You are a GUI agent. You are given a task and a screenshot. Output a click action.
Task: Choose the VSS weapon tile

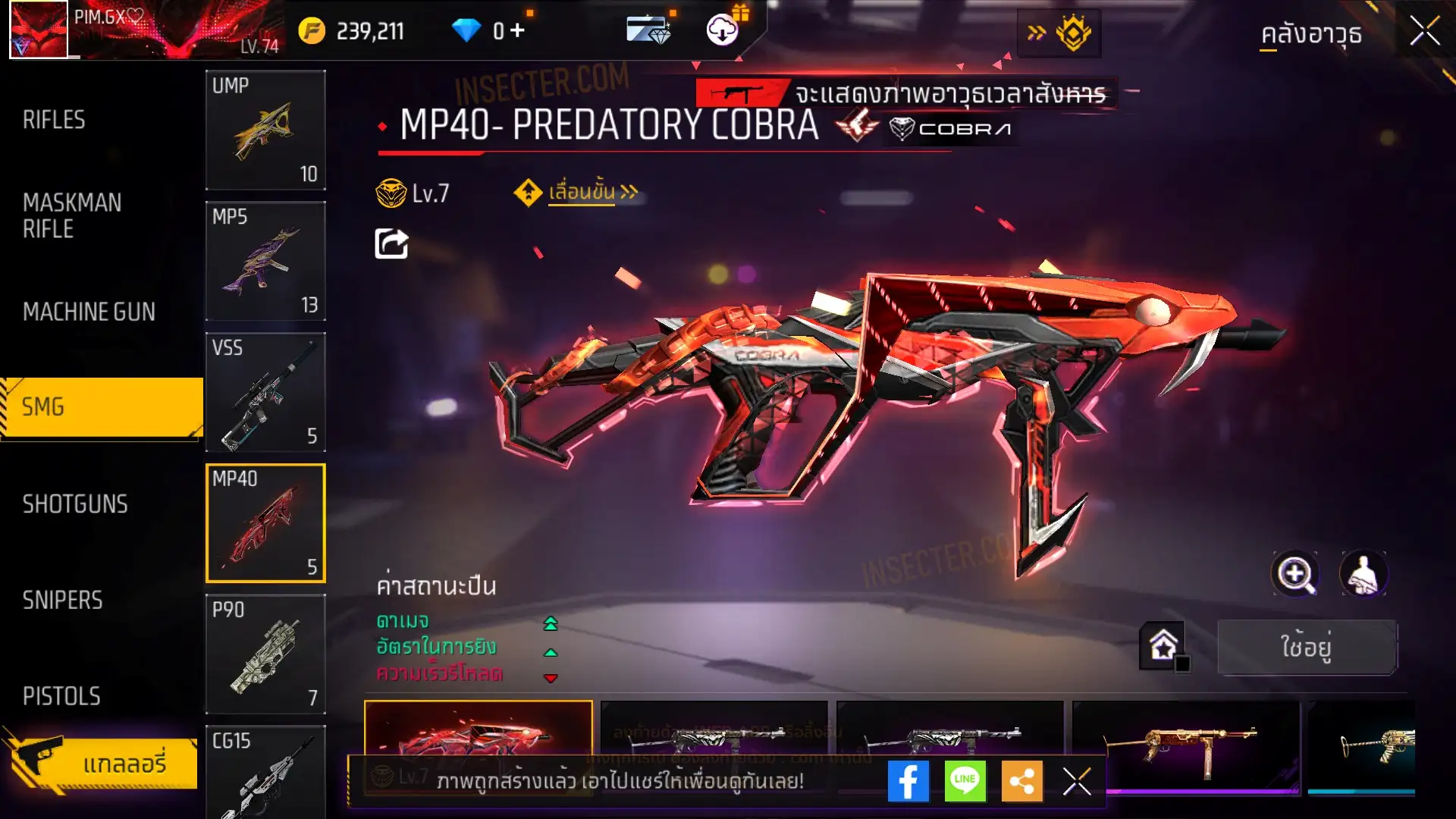click(x=265, y=392)
